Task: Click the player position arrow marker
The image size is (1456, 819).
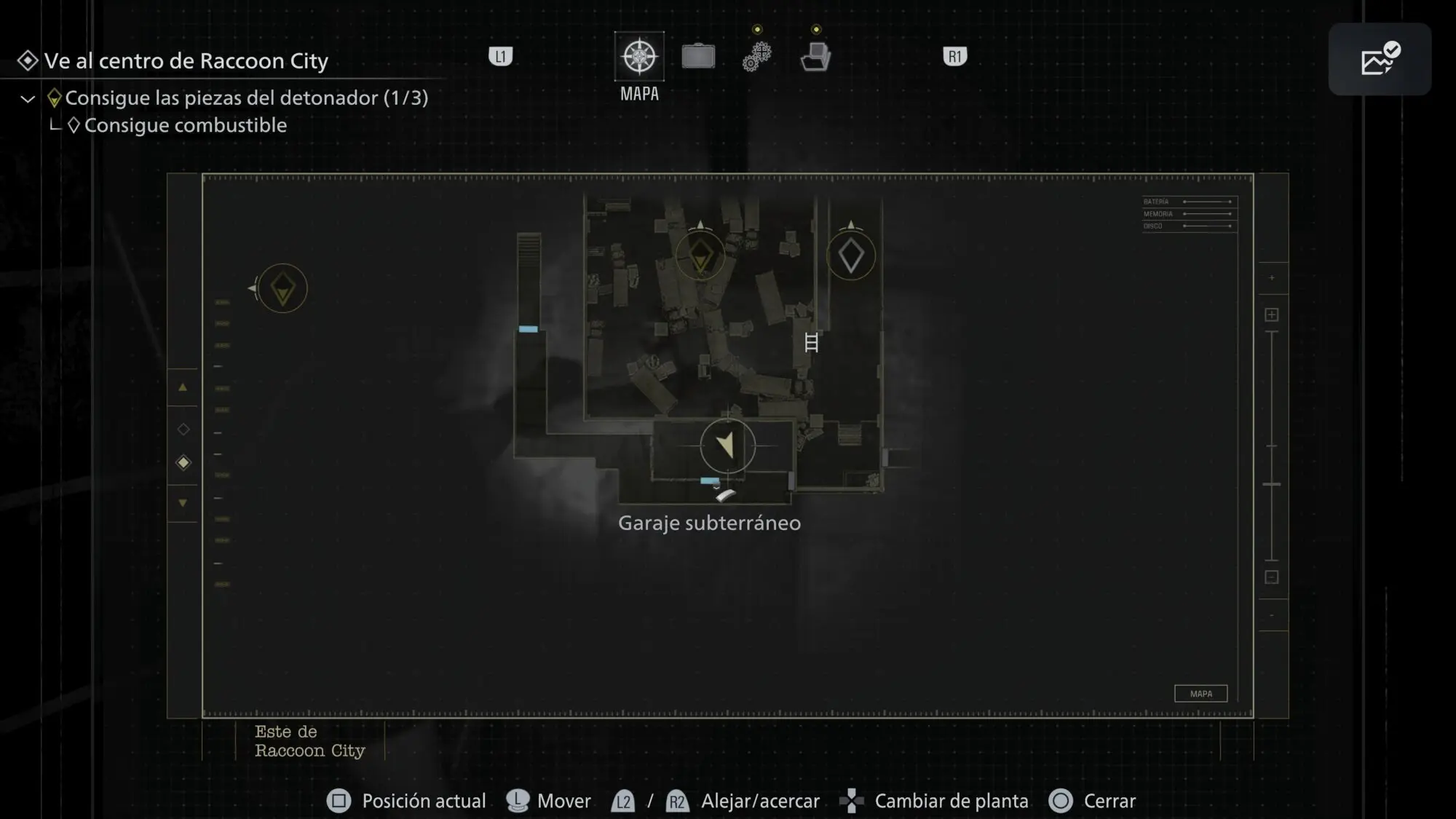Action: pos(727,445)
